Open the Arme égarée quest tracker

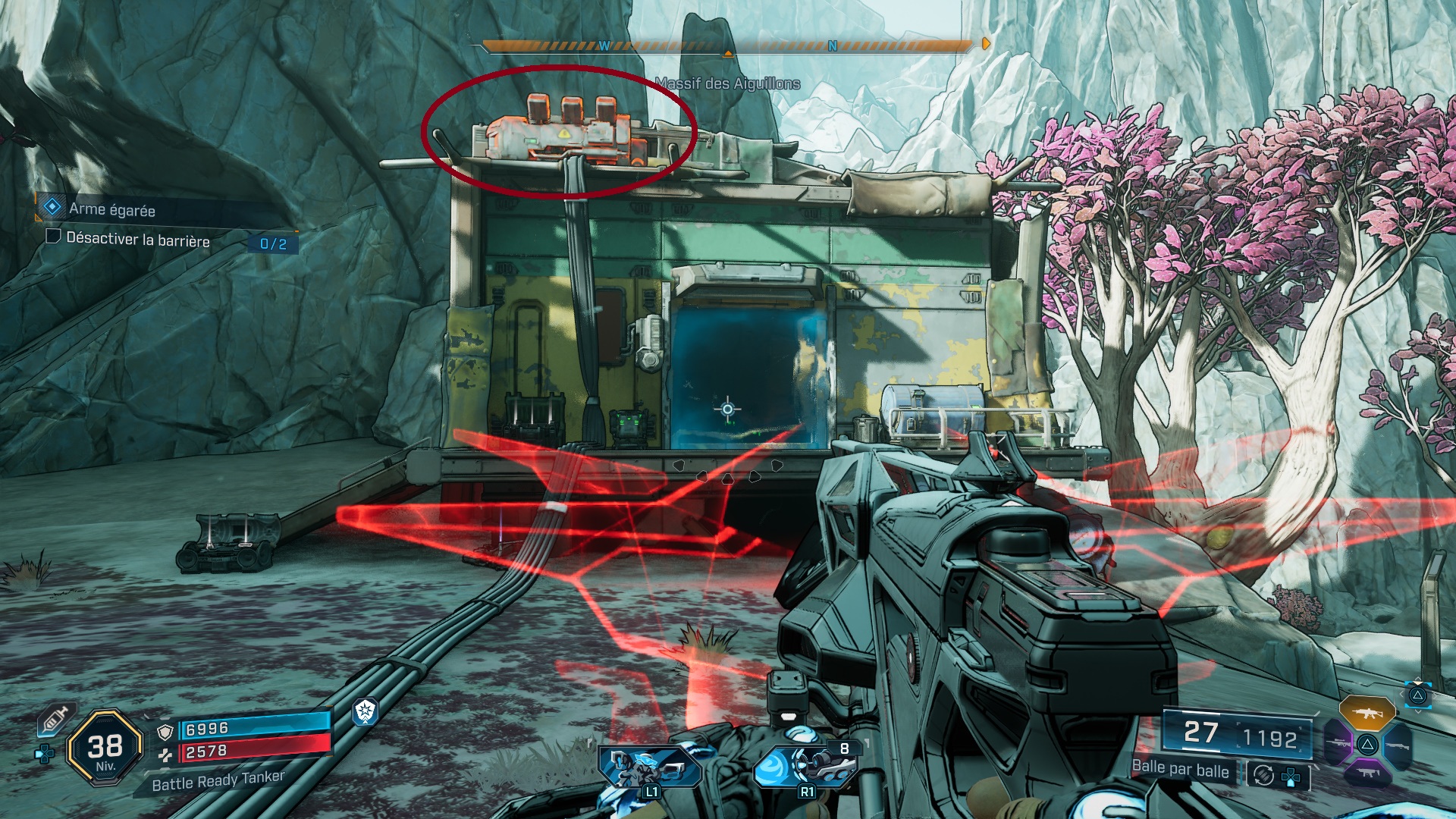pos(111,209)
